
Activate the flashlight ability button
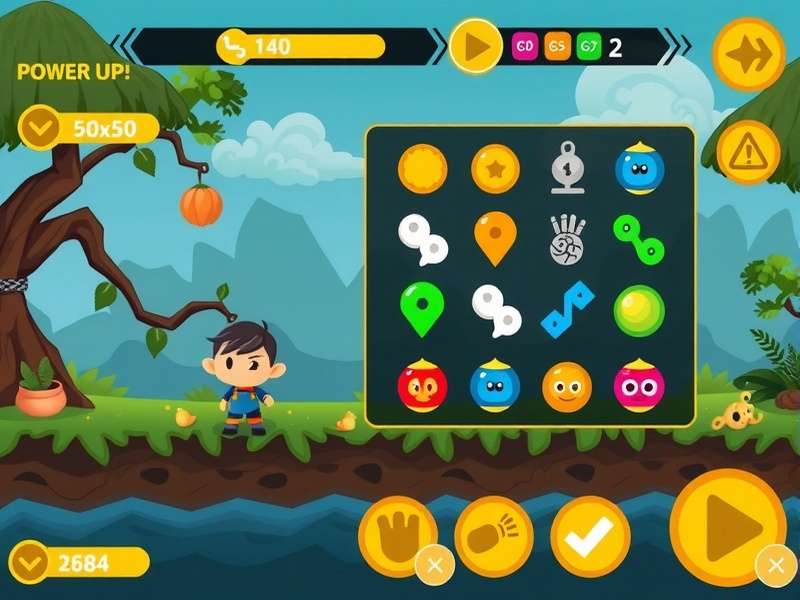(x=493, y=536)
